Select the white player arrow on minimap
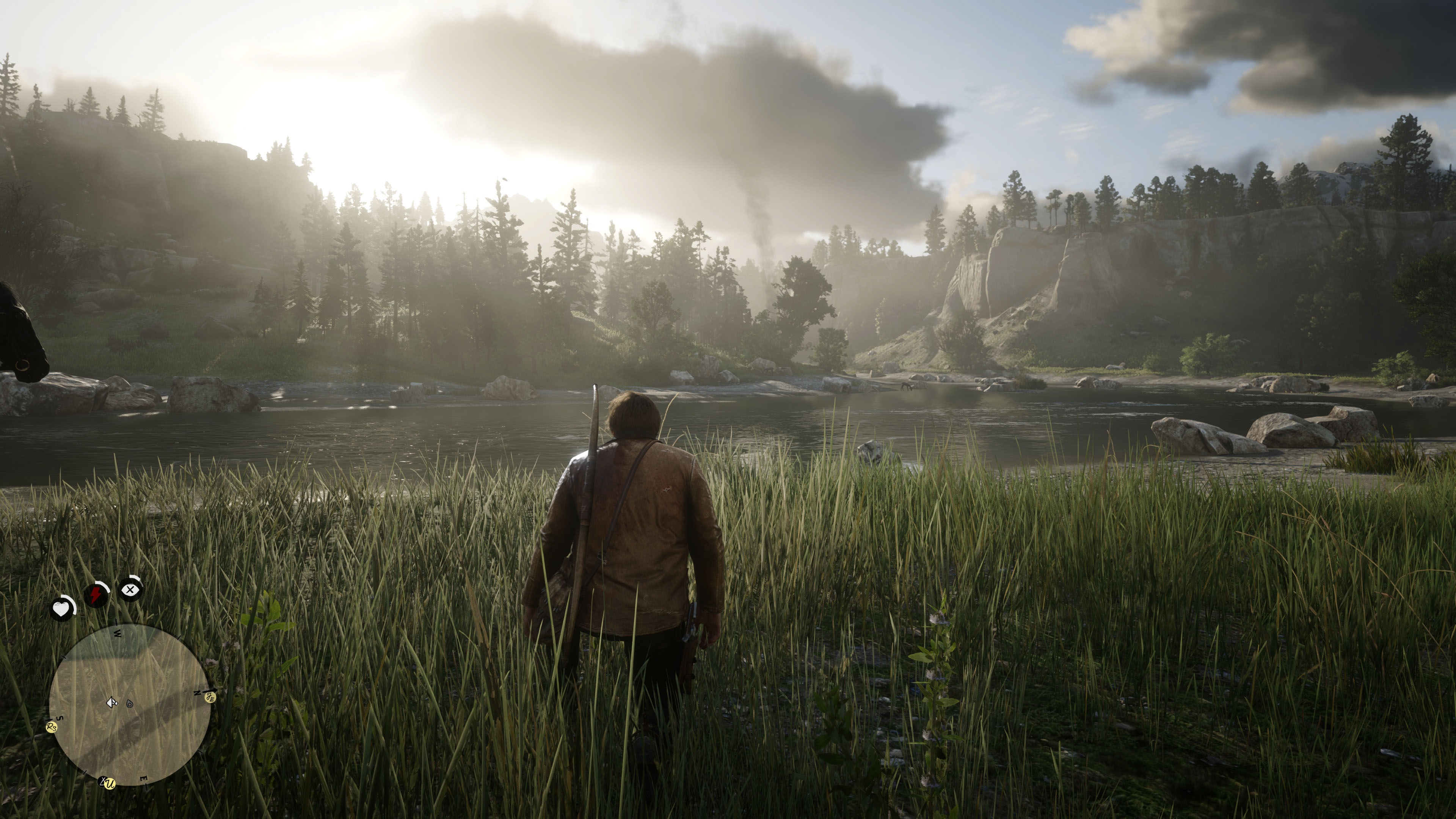The width and height of the screenshot is (1456, 819). (x=111, y=703)
